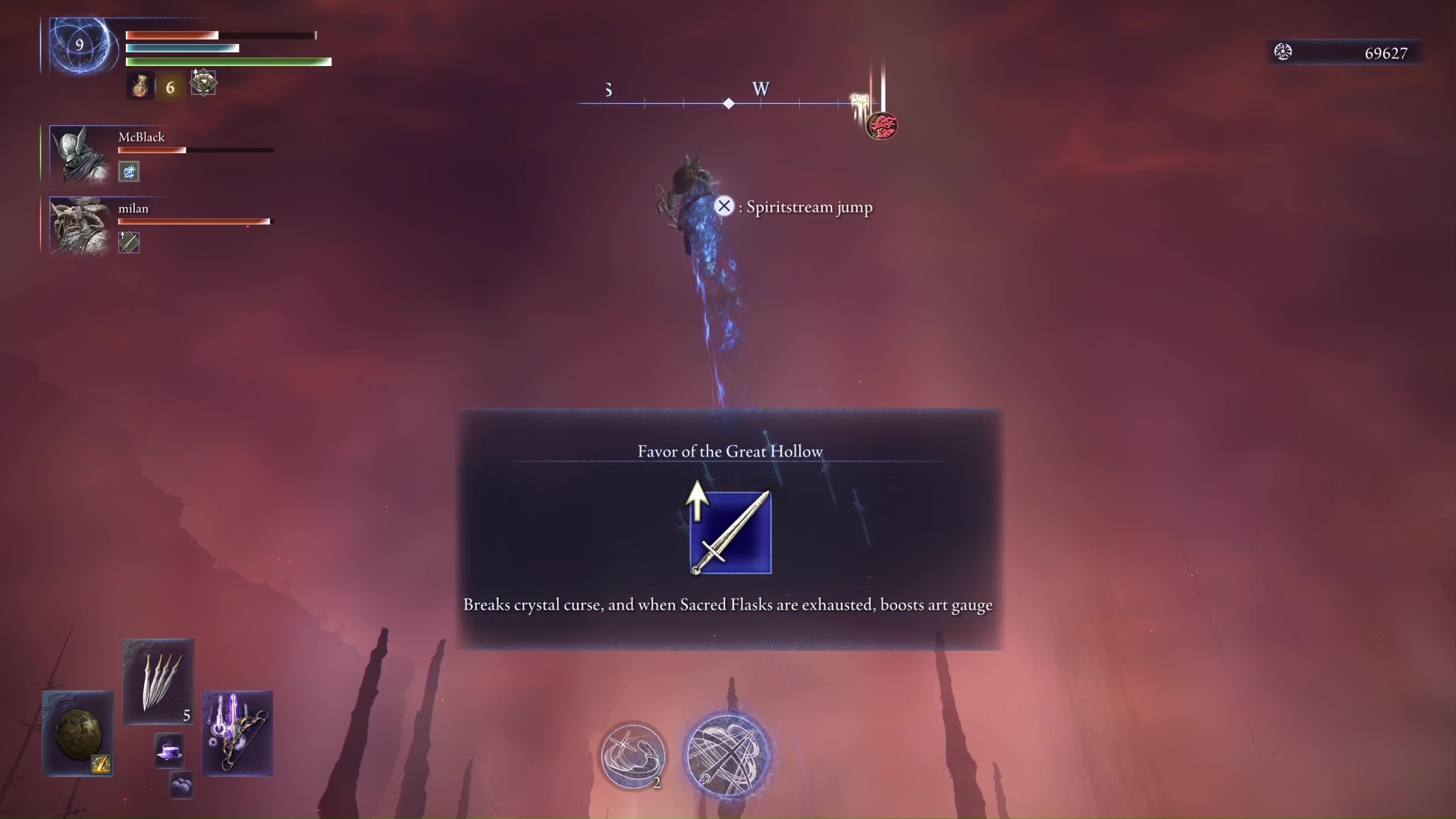Select McBlack's portrait on the team panel
The width and height of the screenshot is (1456, 819).
[80, 154]
